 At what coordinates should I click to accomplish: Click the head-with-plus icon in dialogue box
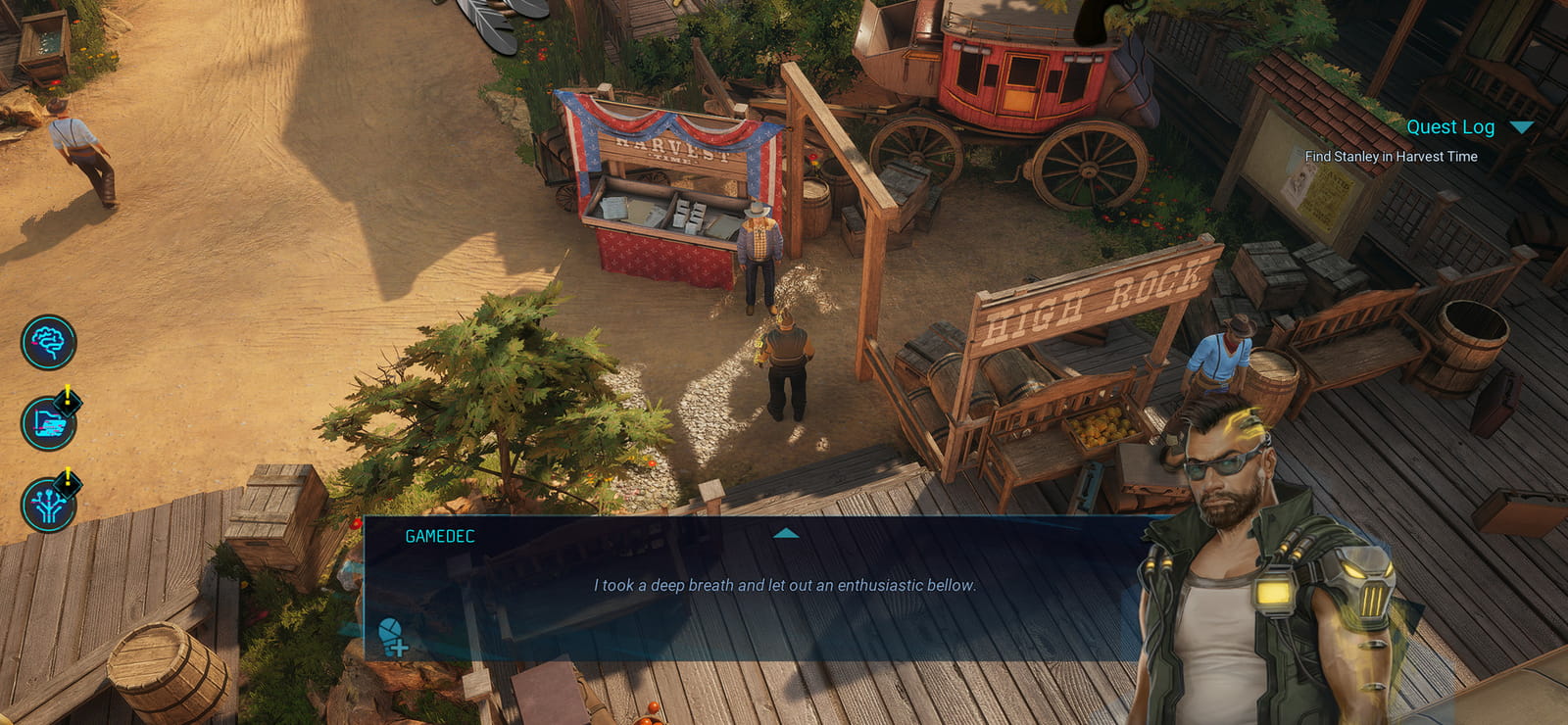(x=394, y=637)
